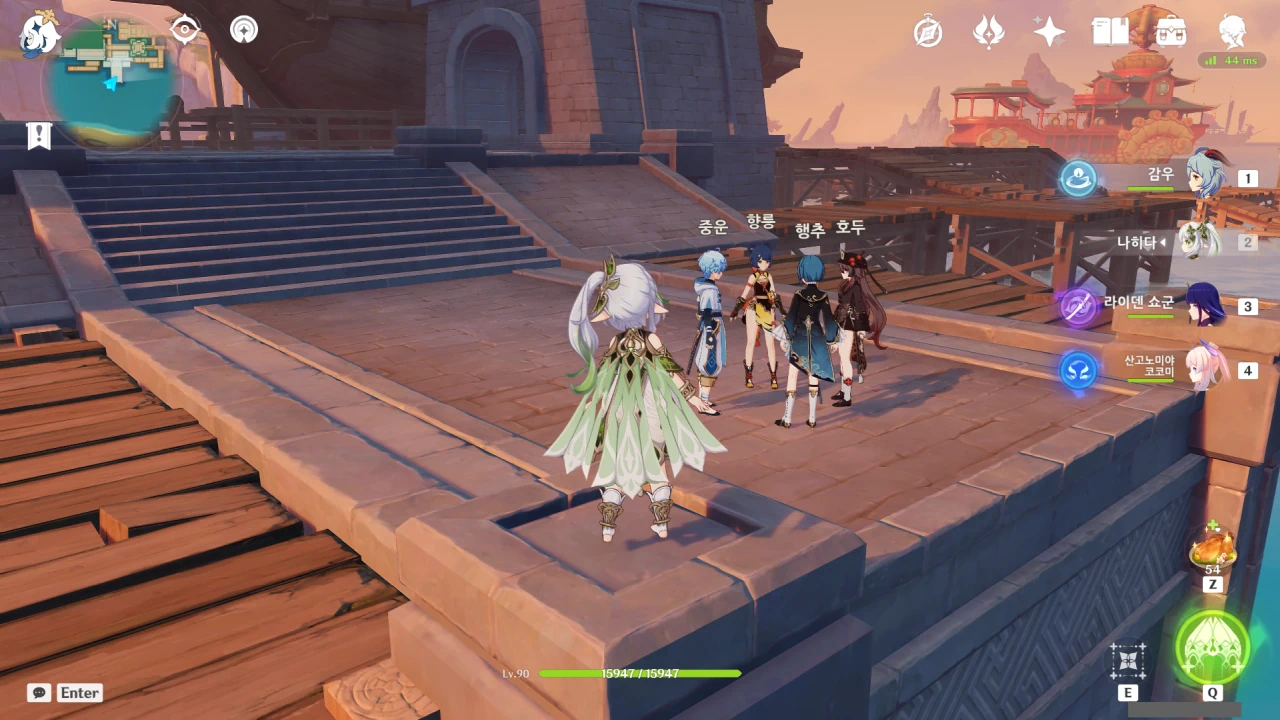1280x720 pixels.
Task: Activate Nahida's elemental skill icon
Action: pos(1128,661)
